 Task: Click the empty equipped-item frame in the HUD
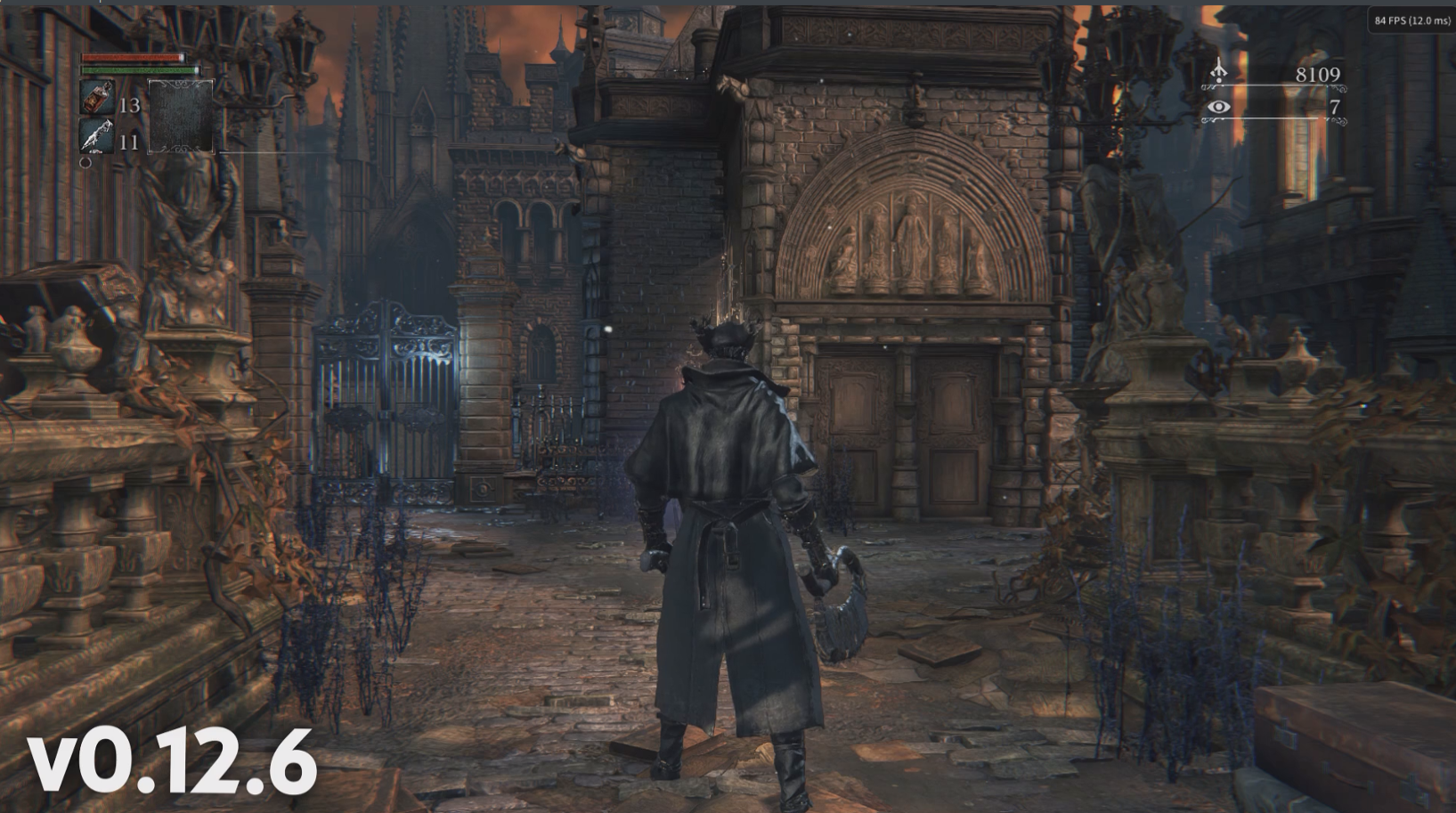[x=181, y=117]
